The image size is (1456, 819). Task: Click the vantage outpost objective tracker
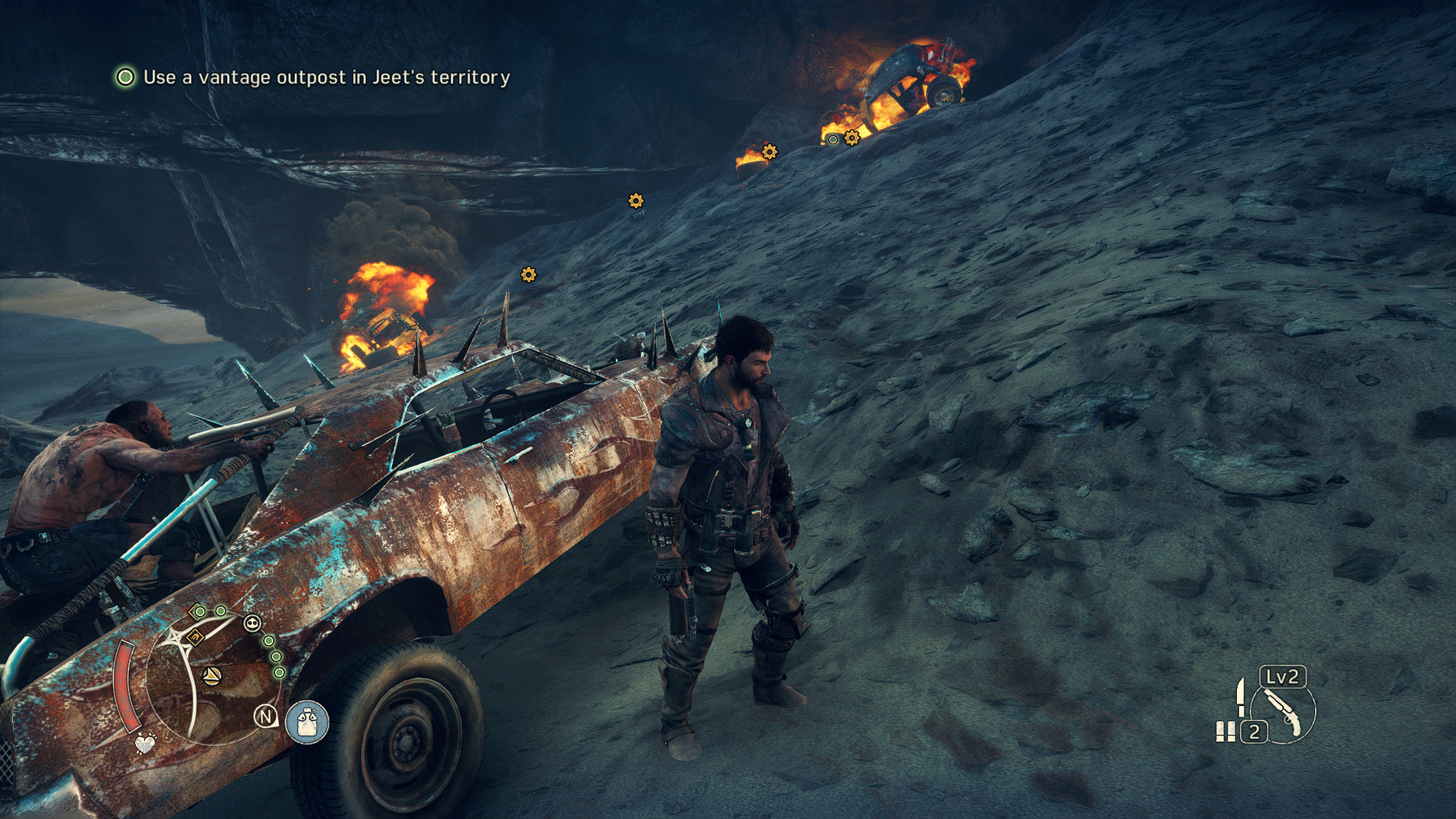pyautogui.click(x=312, y=77)
